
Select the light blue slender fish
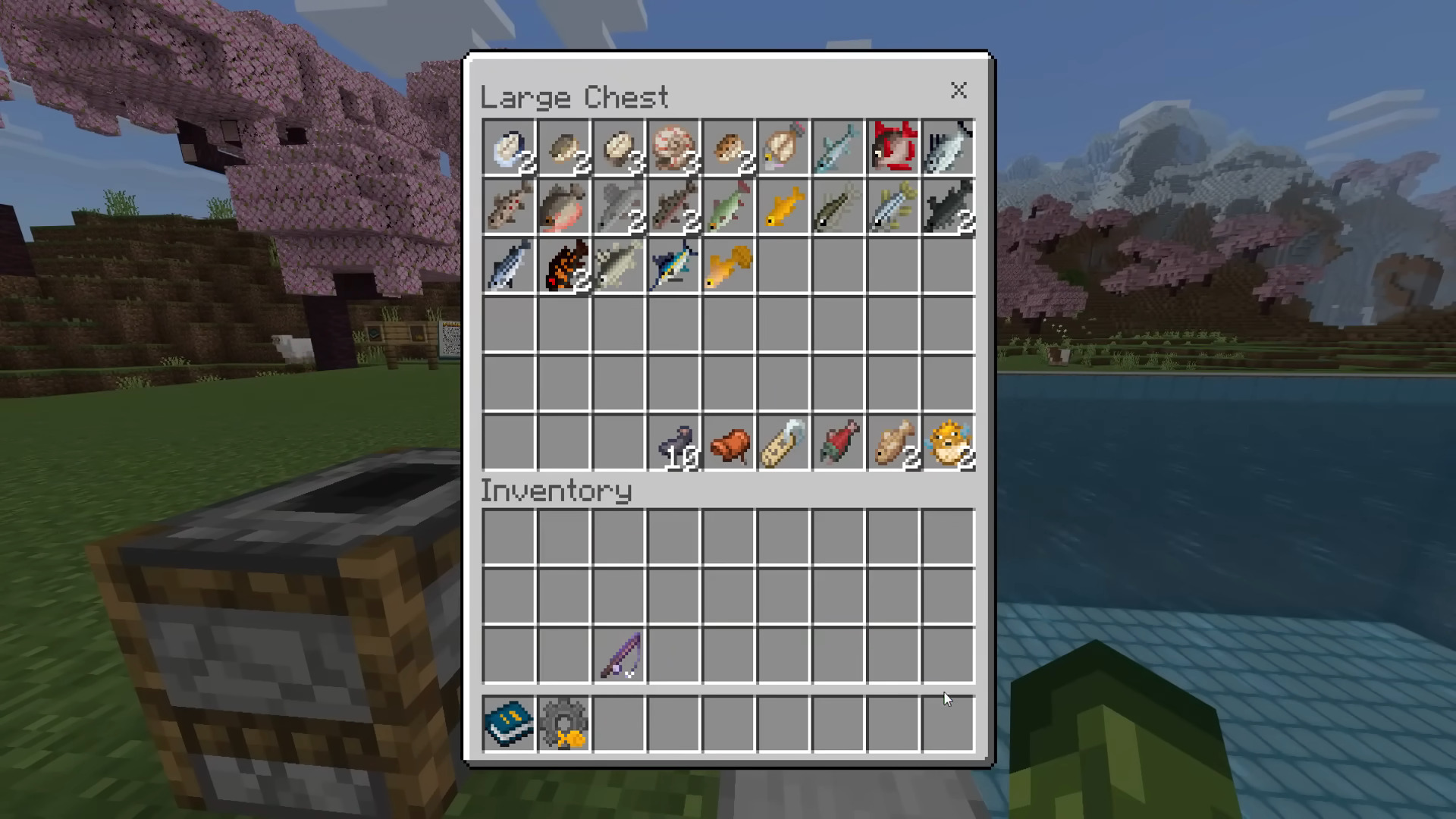(x=838, y=146)
